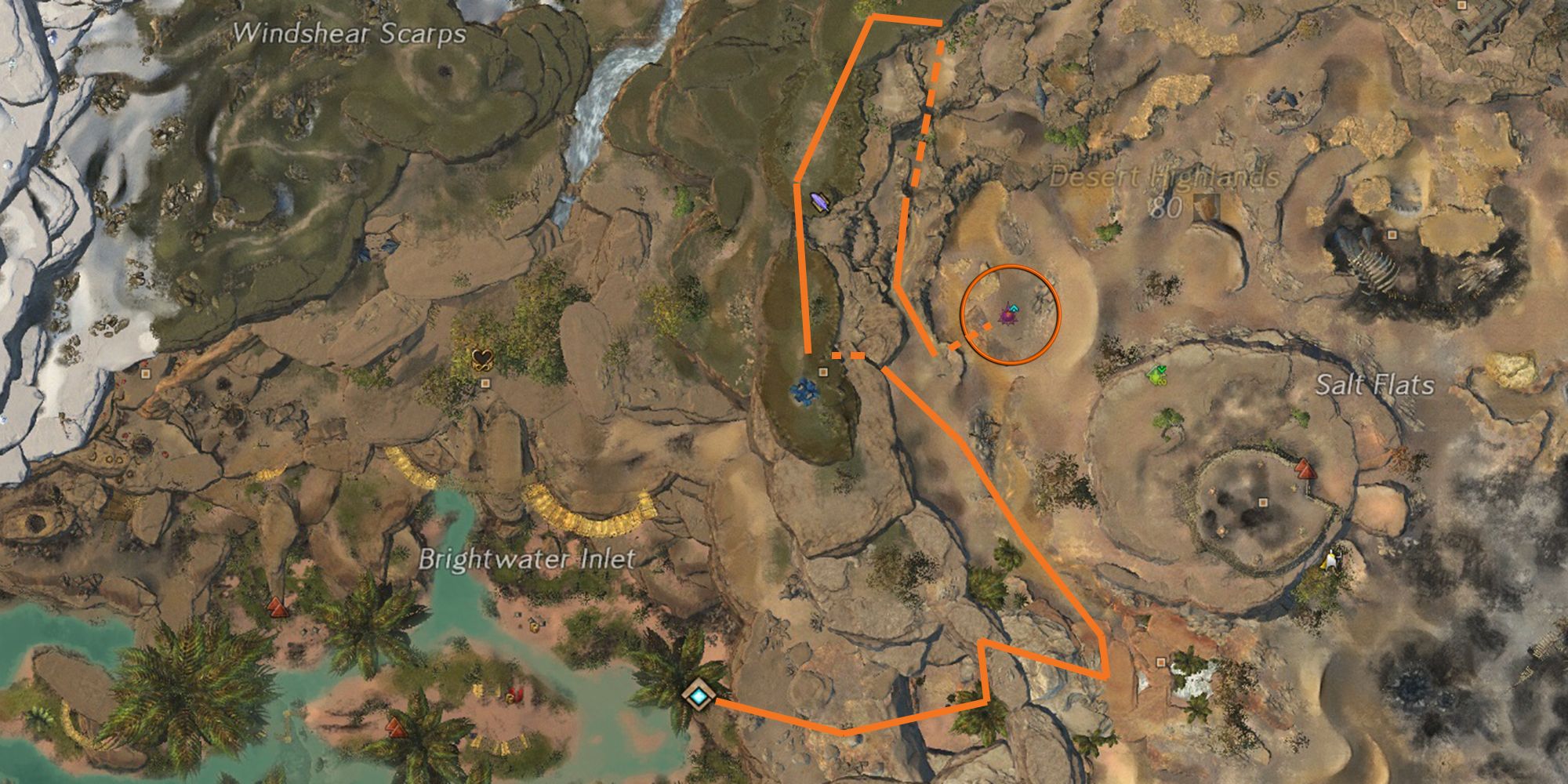Click the small NPC figure in eastern Salt Flats

[1332, 560]
